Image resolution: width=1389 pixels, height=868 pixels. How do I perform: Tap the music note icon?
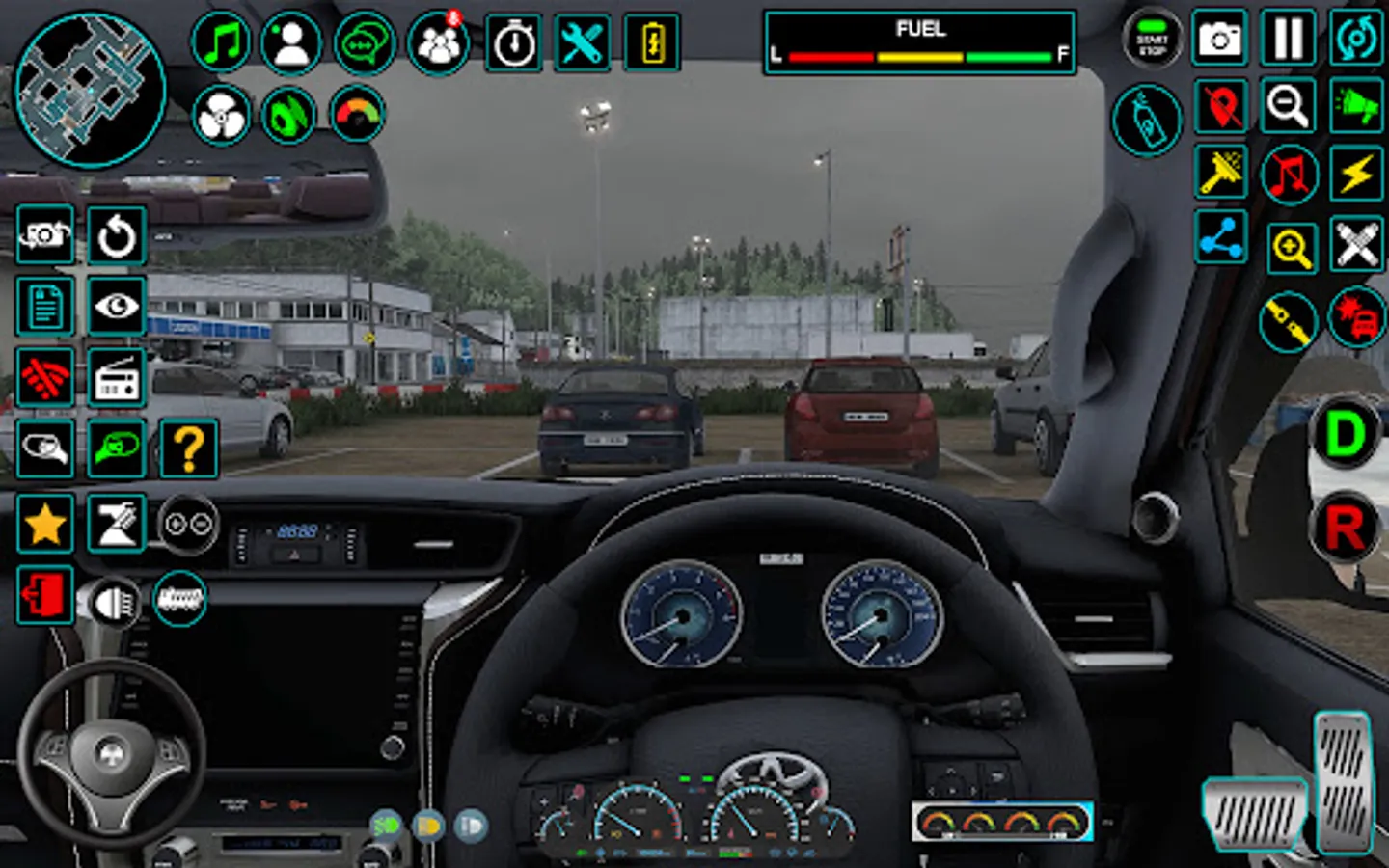click(222, 42)
